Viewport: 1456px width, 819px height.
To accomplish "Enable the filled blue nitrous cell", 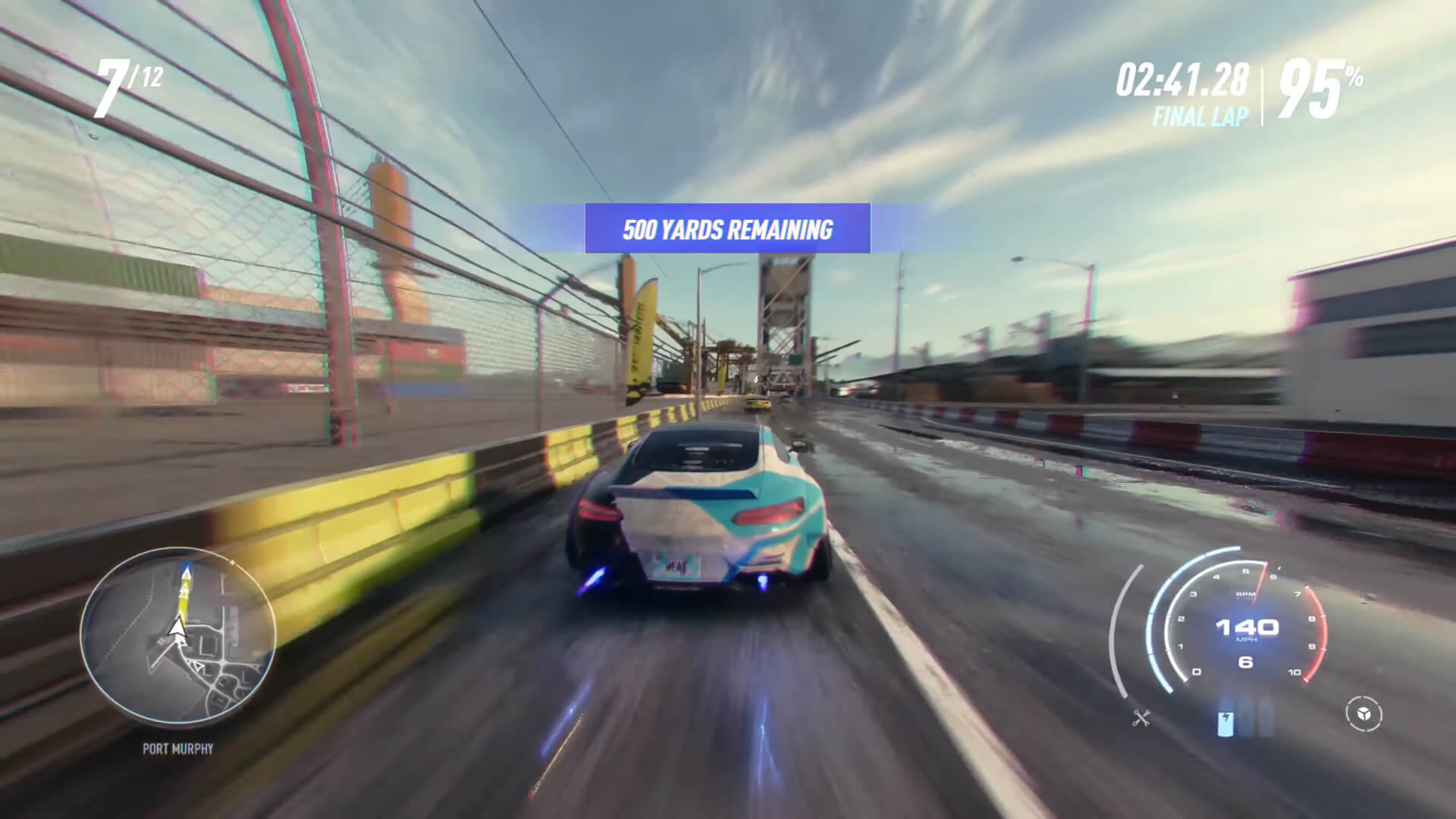I will [1225, 724].
